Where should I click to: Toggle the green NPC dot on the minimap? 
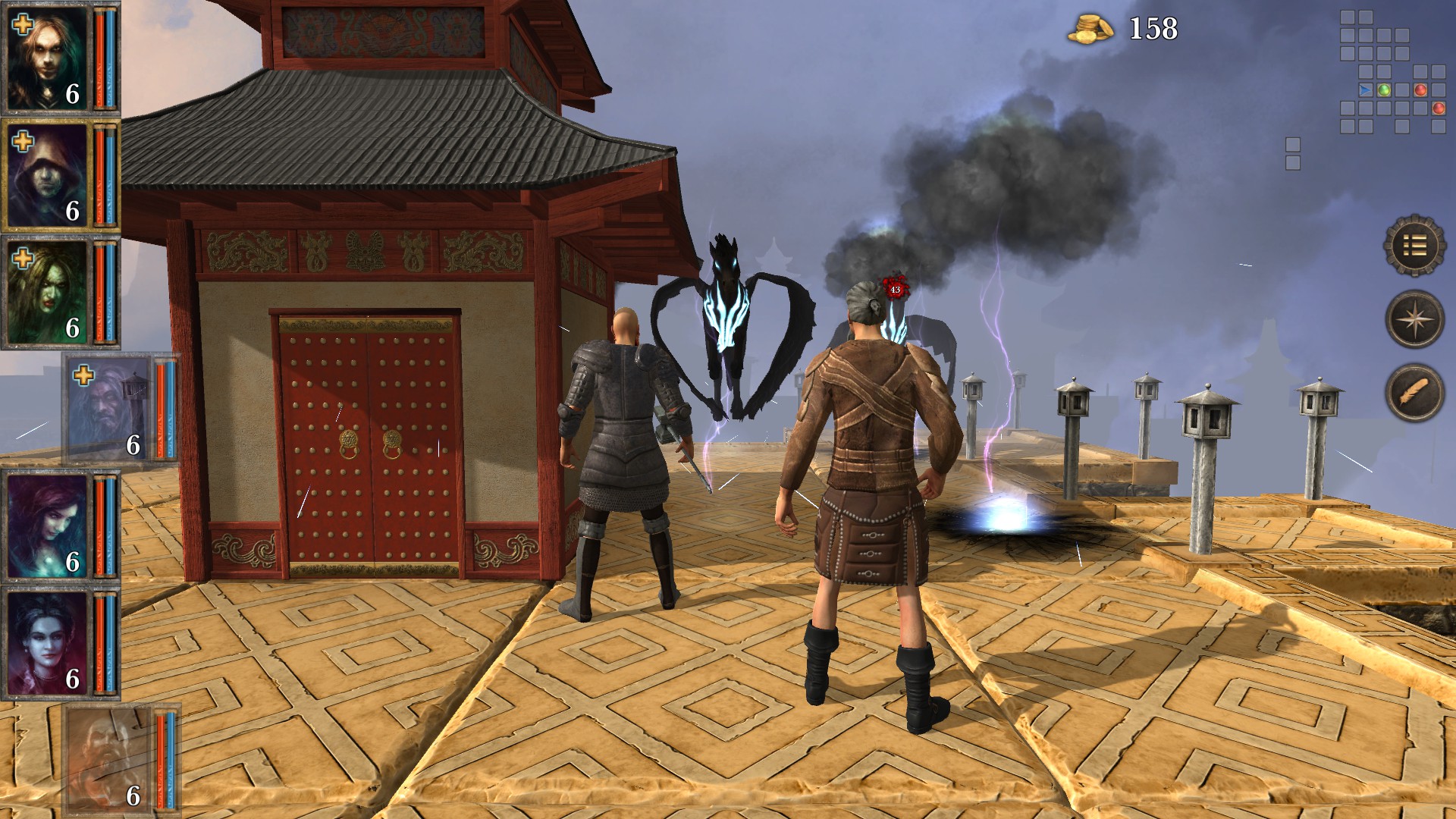click(1385, 89)
